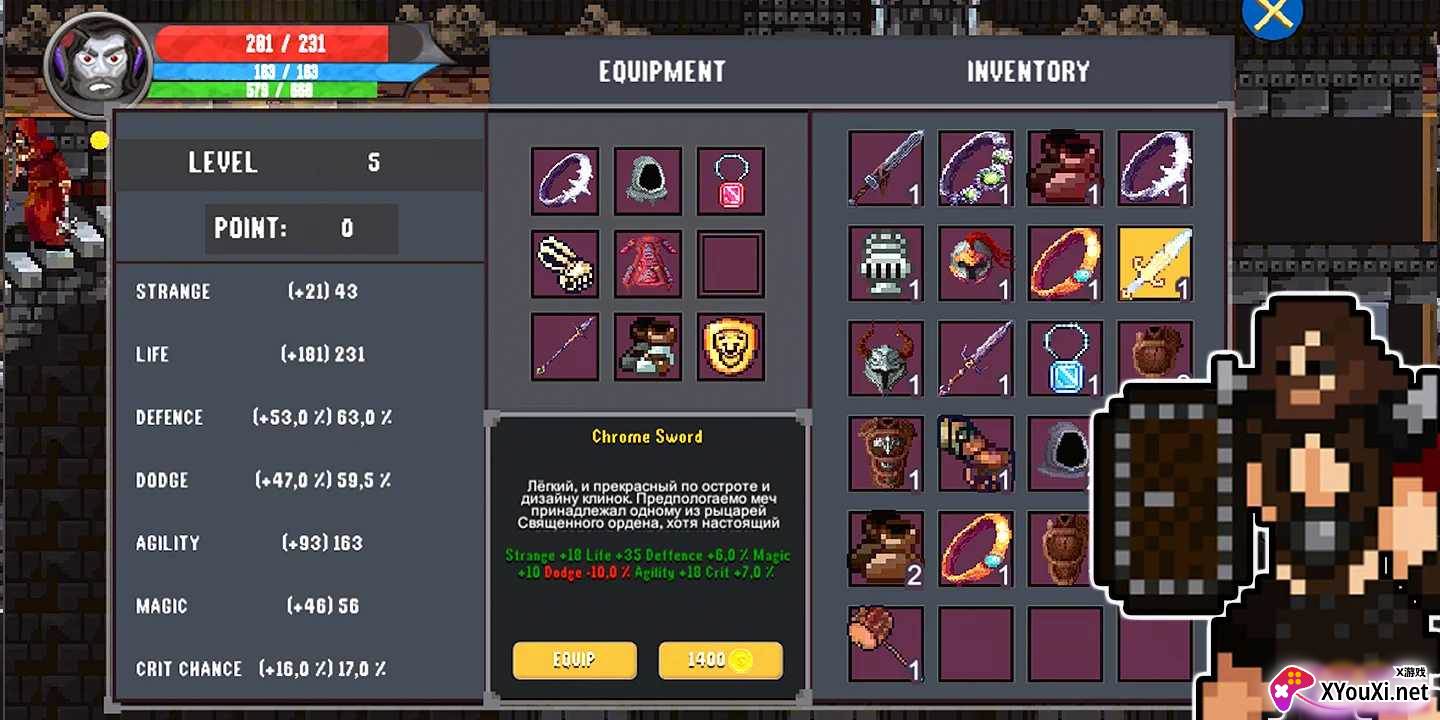Select the blue gem necklace in inventory
Viewport: 1440px width, 720px height.
pyautogui.click(x=1065, y=358)
